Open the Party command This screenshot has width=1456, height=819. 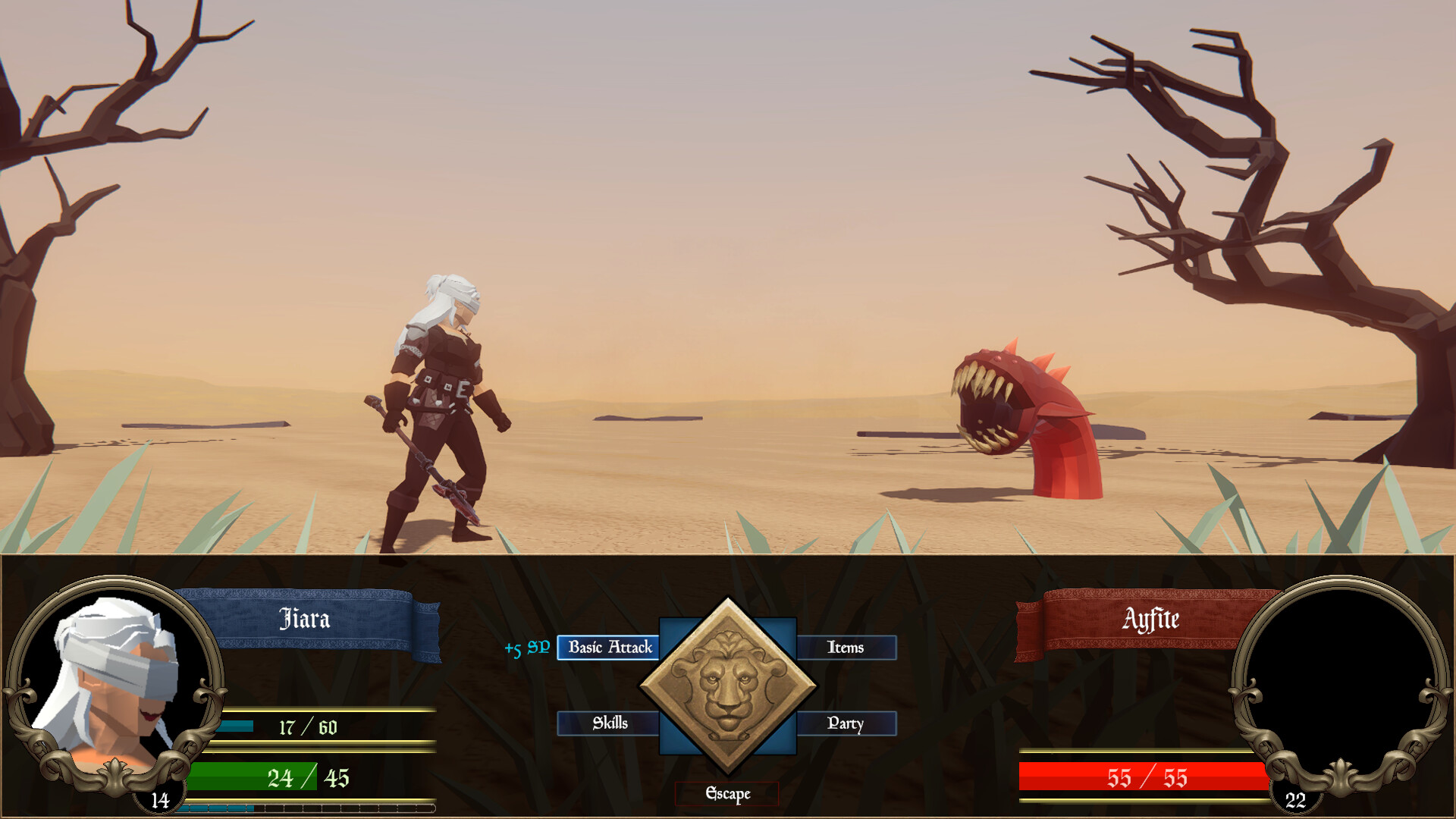point(844,723)
